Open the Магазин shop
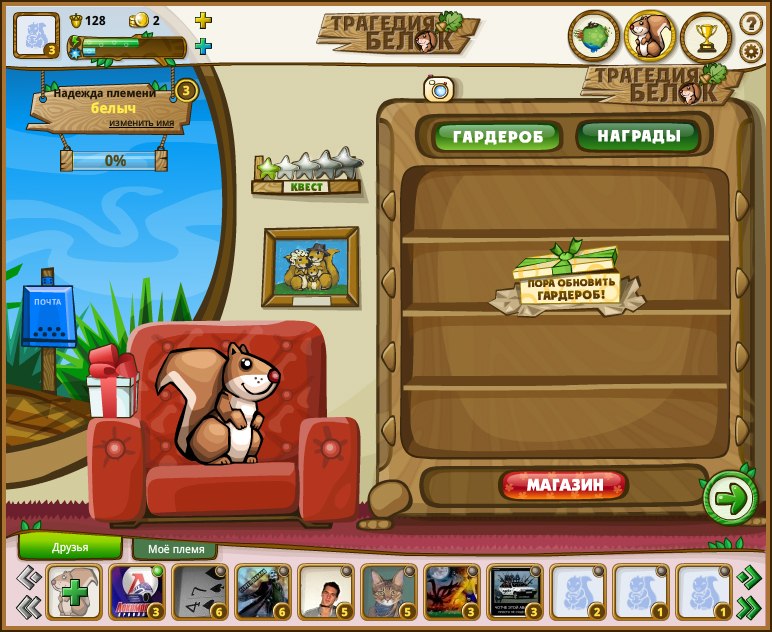The width and height of the screenshot is (772, 632). point(564,486)
